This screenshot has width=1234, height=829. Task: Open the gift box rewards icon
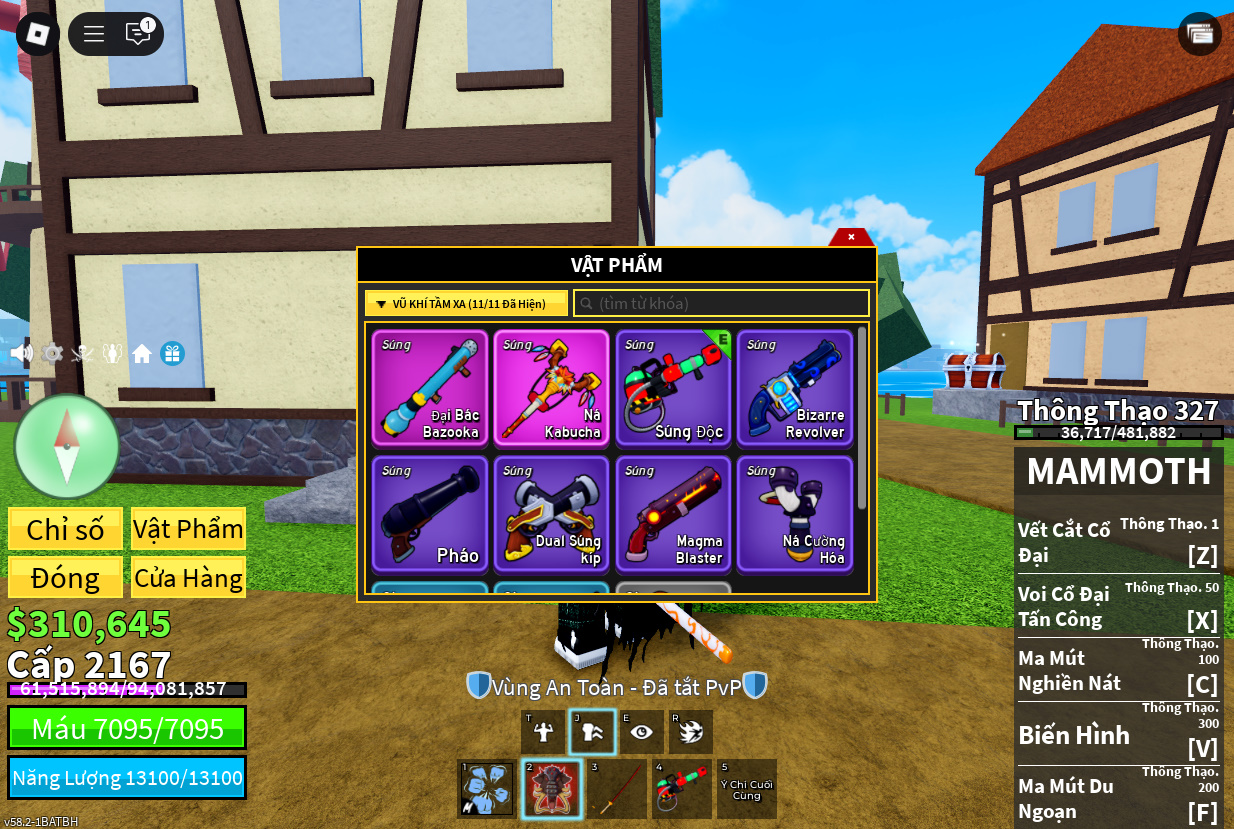pos(172,354)
